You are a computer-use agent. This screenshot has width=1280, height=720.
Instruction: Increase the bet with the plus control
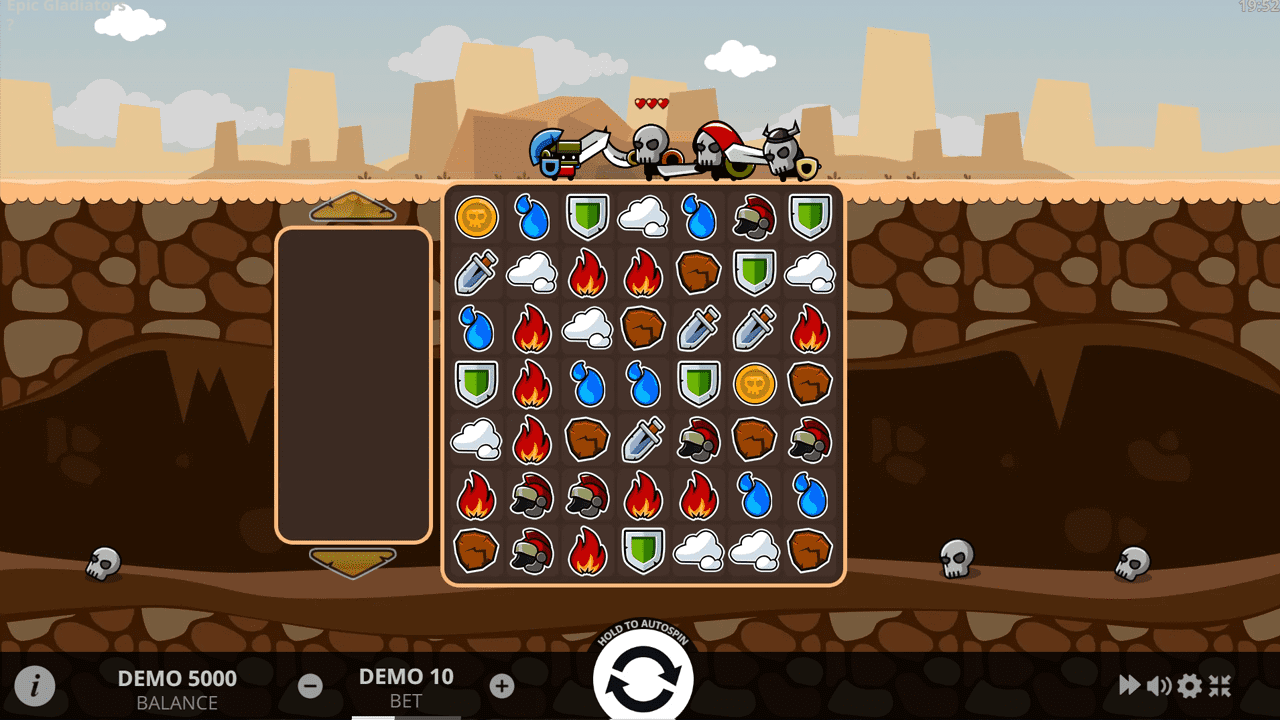[x=501, y=686]
